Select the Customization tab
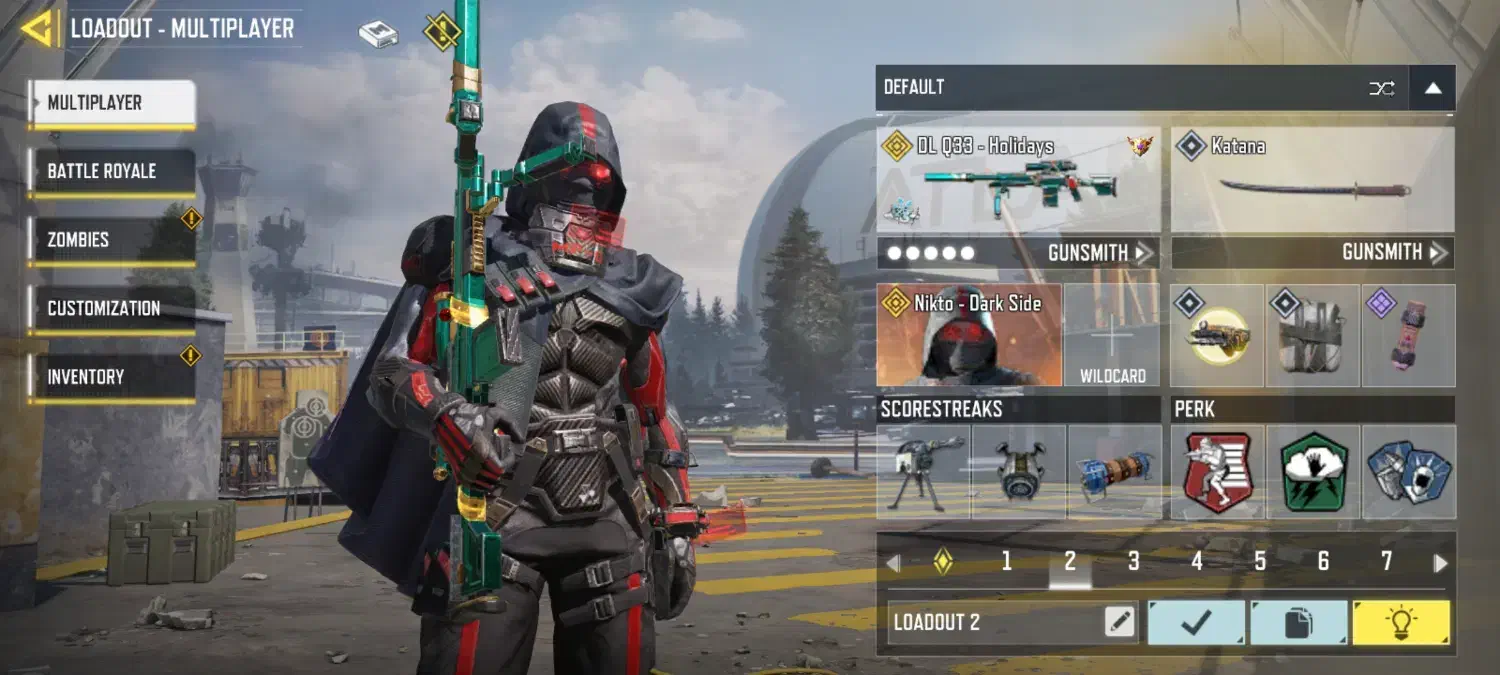 click(x=111, y=308)
